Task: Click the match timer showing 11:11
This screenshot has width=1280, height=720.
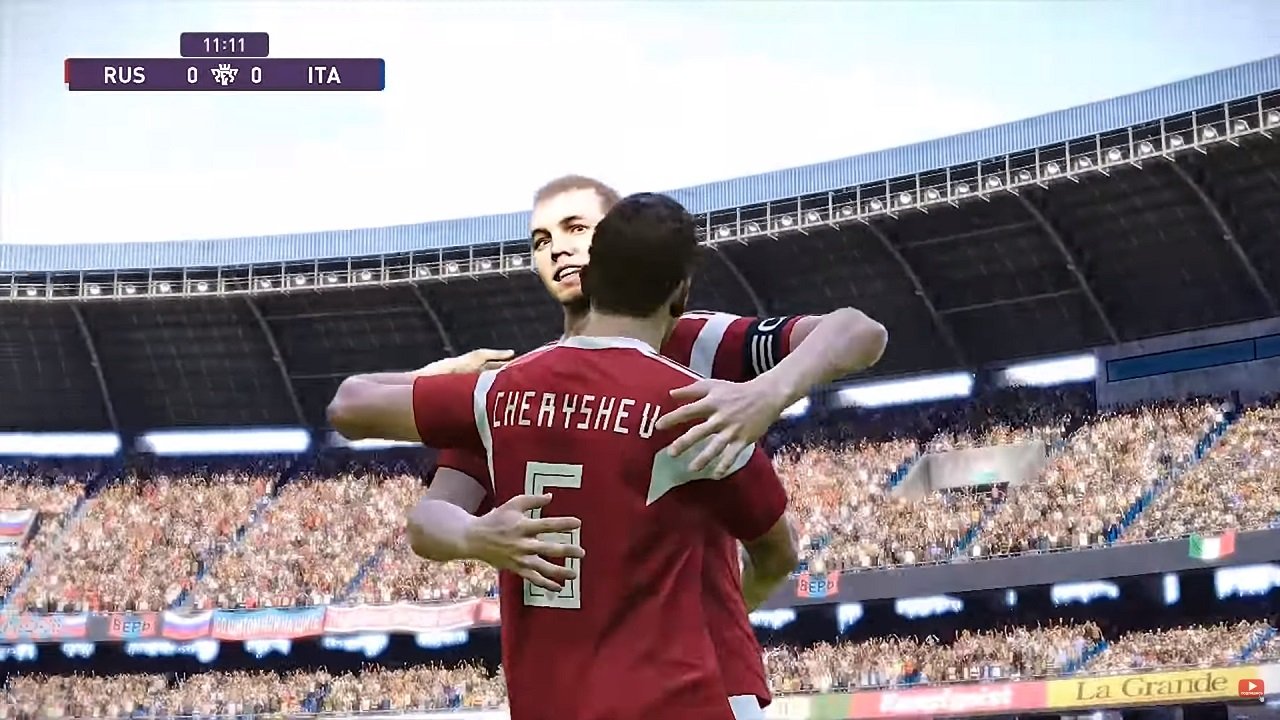Action: pos(222,44)
